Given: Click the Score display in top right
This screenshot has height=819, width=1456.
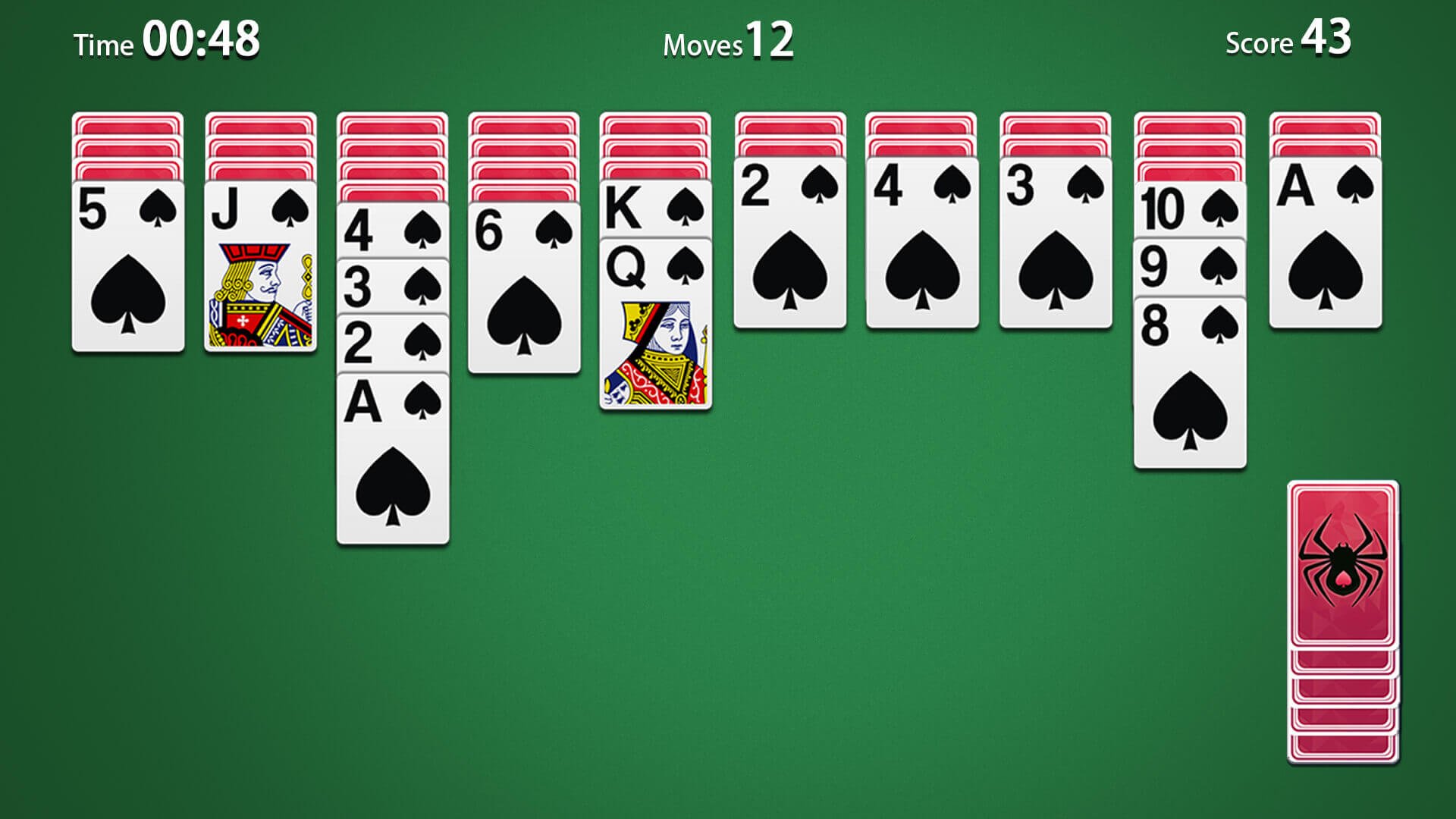Looking at the screenshot, I should 1289,42.
